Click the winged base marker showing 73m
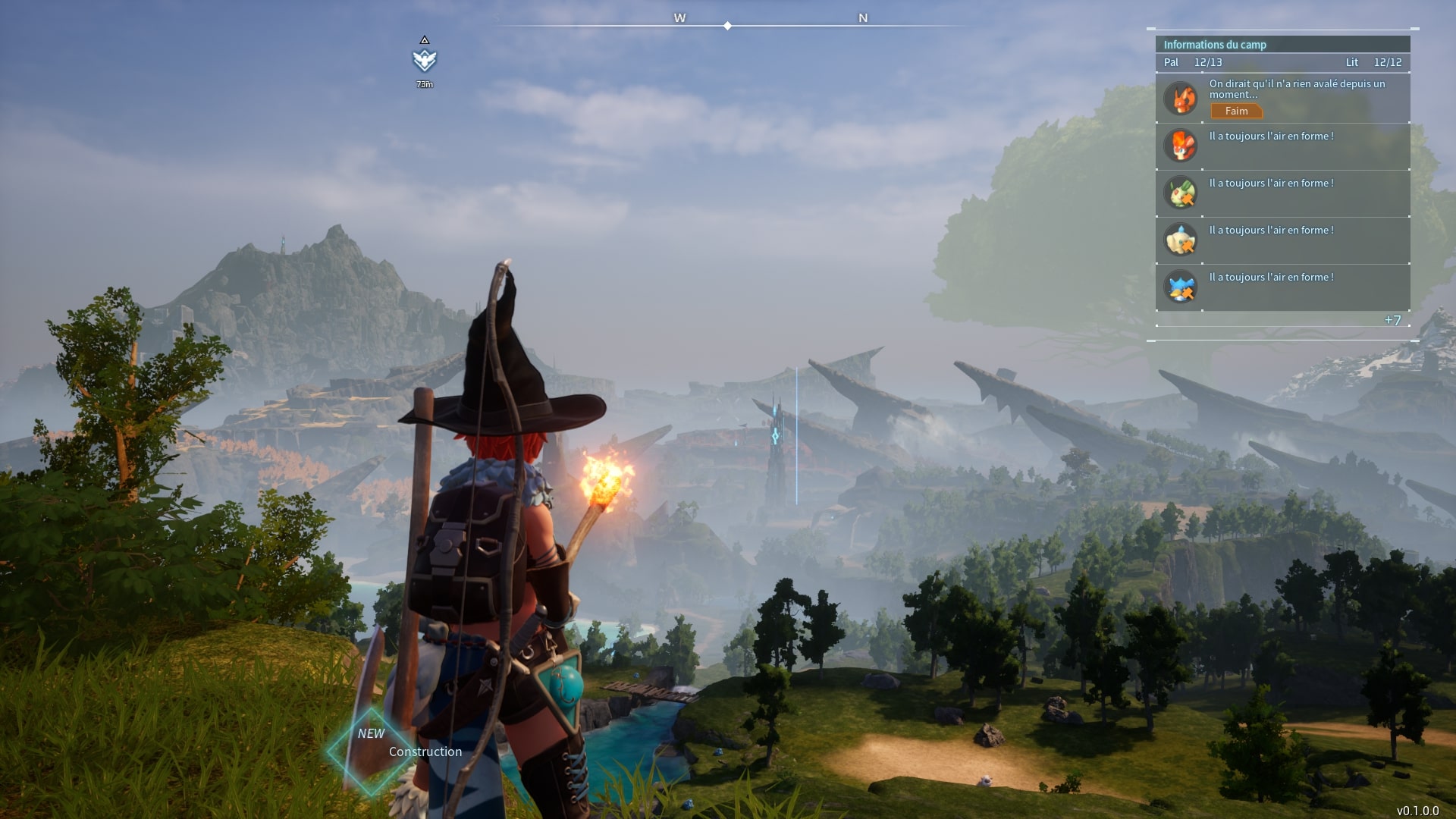Screen dimensions: 1456x819 tap(425, 60)
